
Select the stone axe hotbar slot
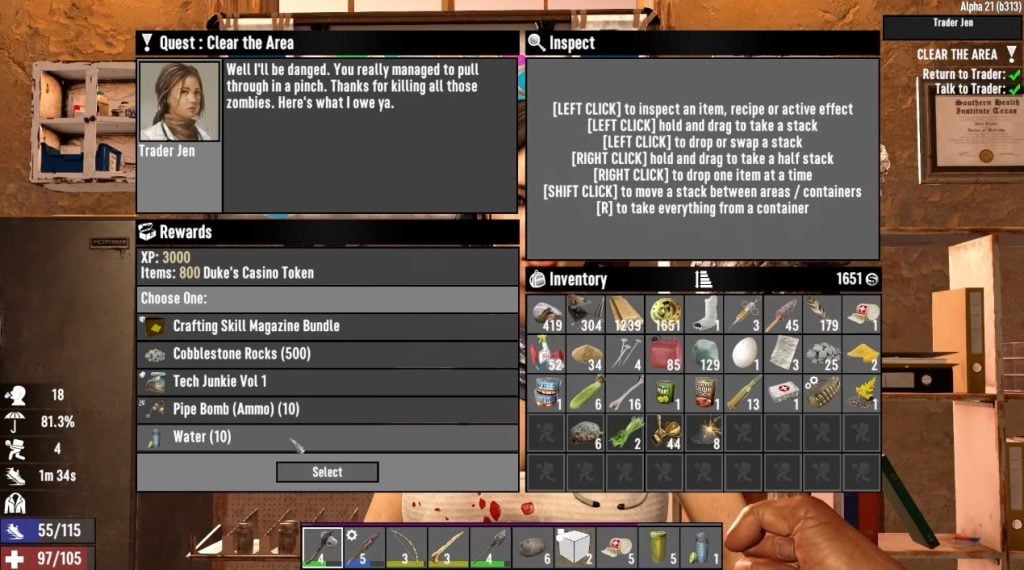click(x=322, y=547)
